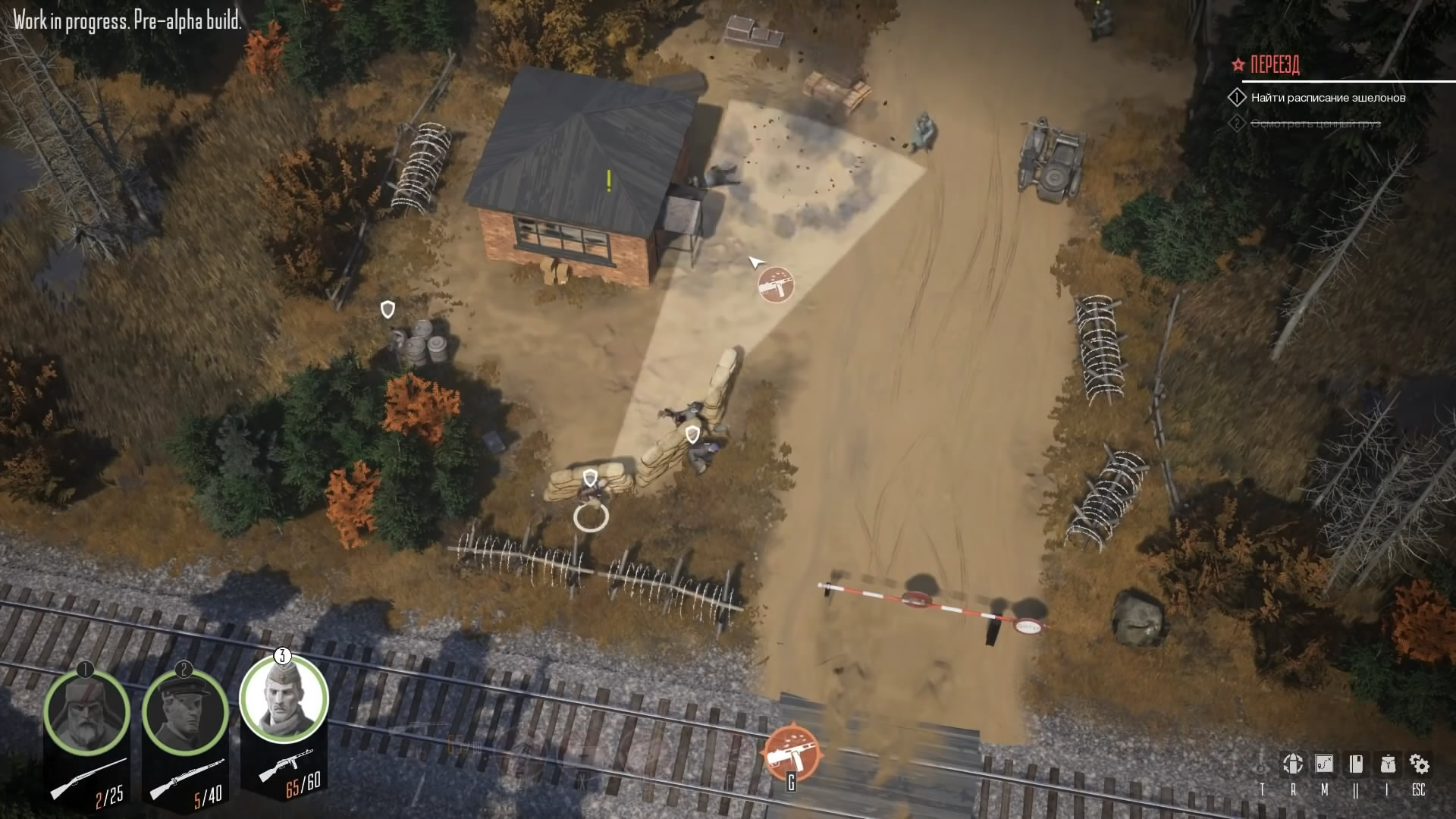The height and width of the screenshot is (819, 1456).
Task: Expand objective 1 via its diamond marker
Action: [1238, 97]
